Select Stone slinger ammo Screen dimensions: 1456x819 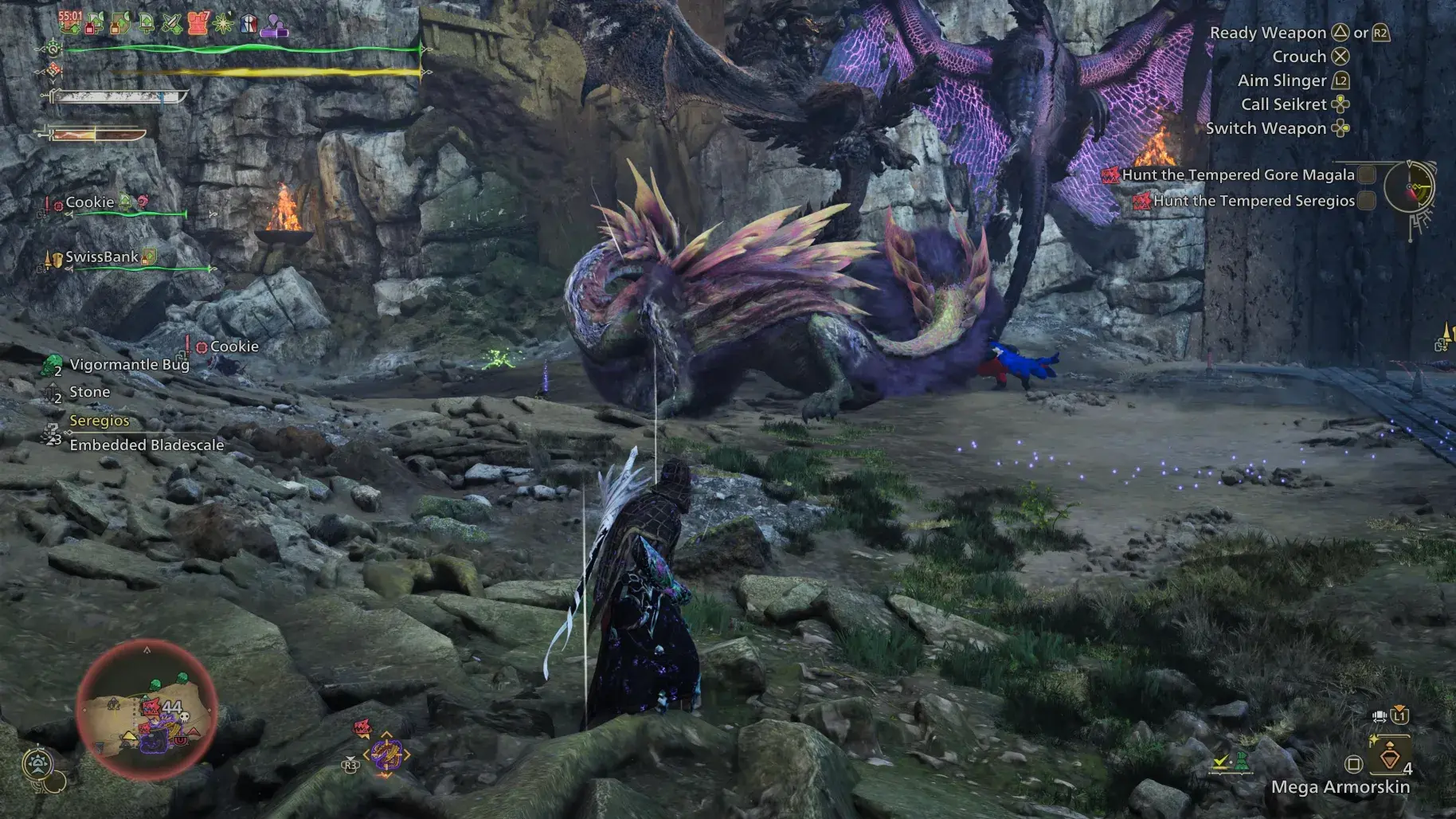coord(89,392)
